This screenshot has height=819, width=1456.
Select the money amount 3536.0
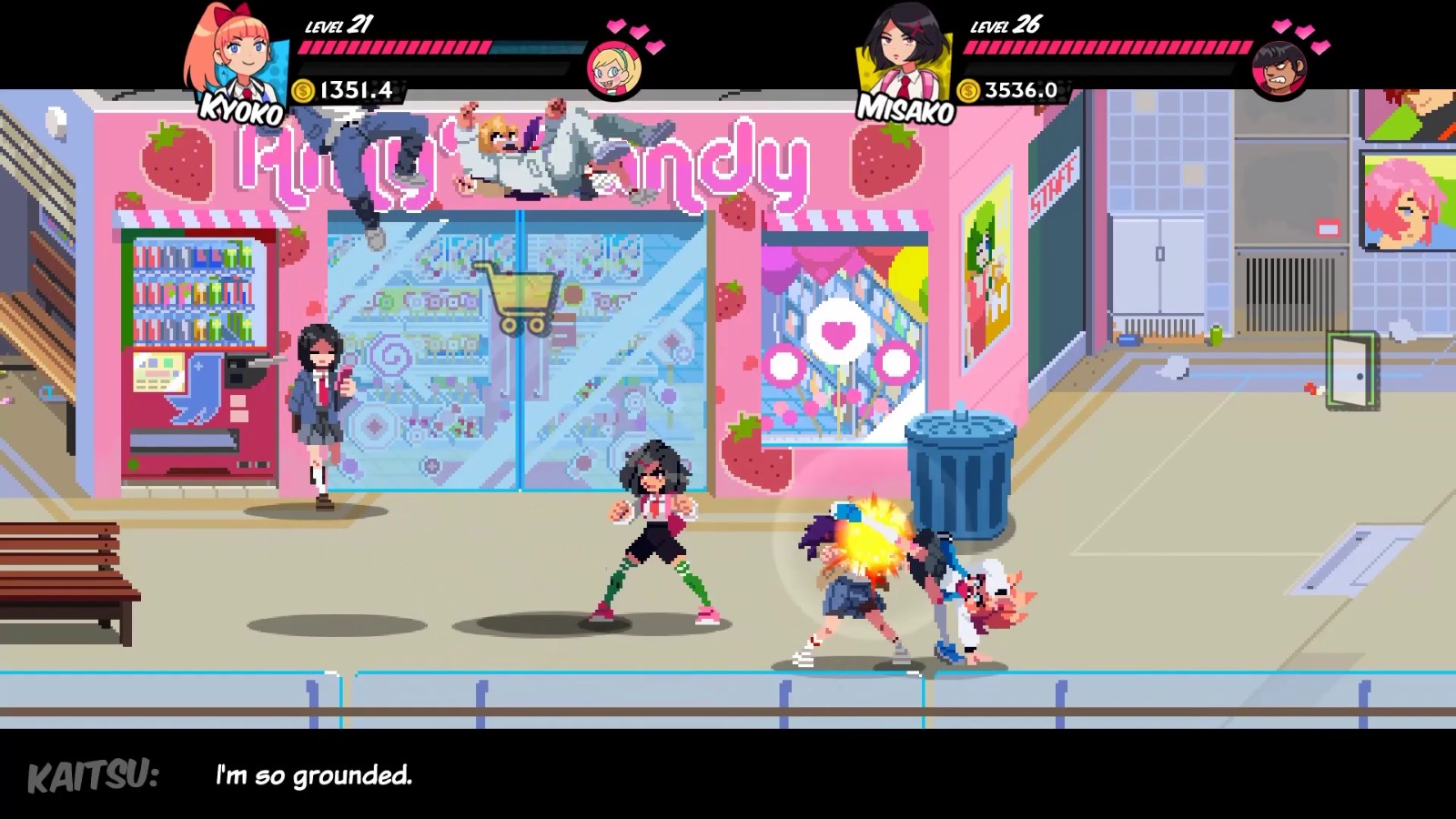[1021, 91]
